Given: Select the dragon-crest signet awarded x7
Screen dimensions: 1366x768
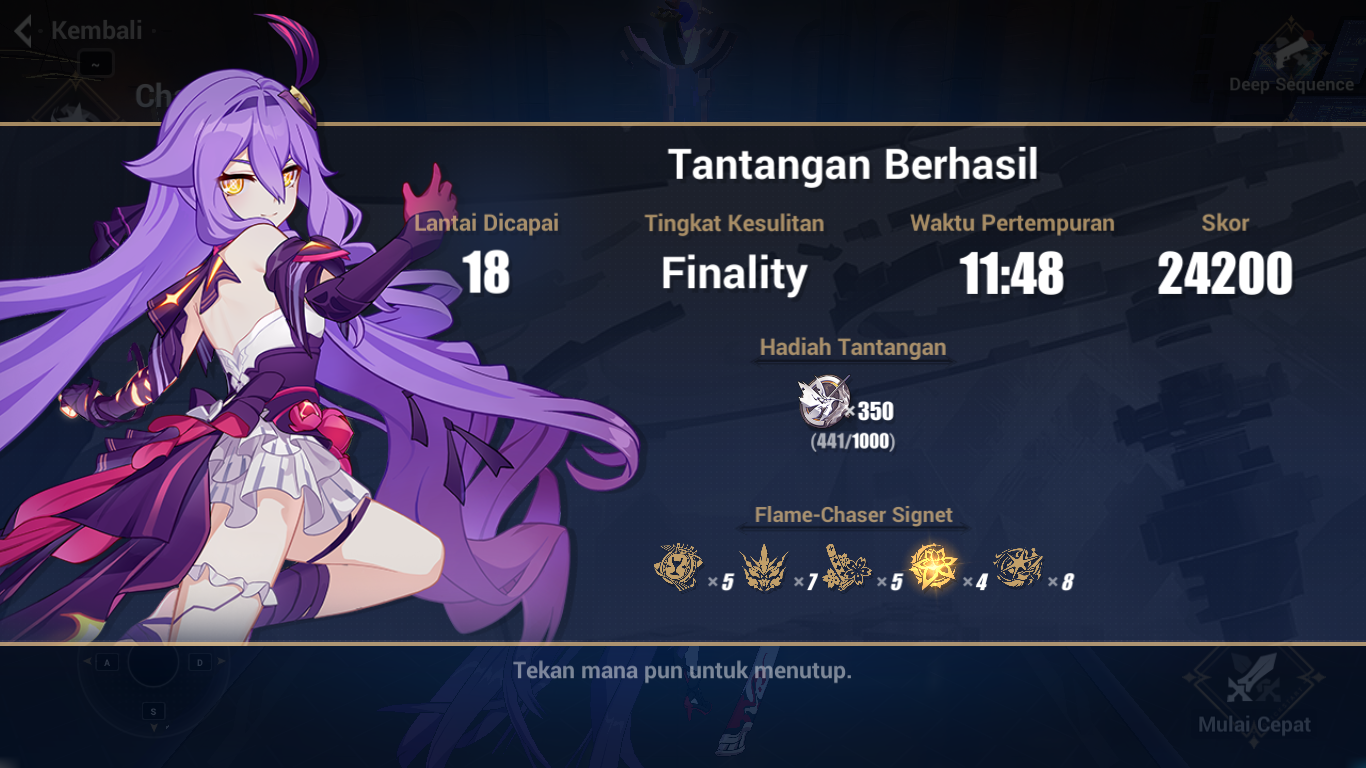Looking at the screenshot, I should tap(761, 570).
